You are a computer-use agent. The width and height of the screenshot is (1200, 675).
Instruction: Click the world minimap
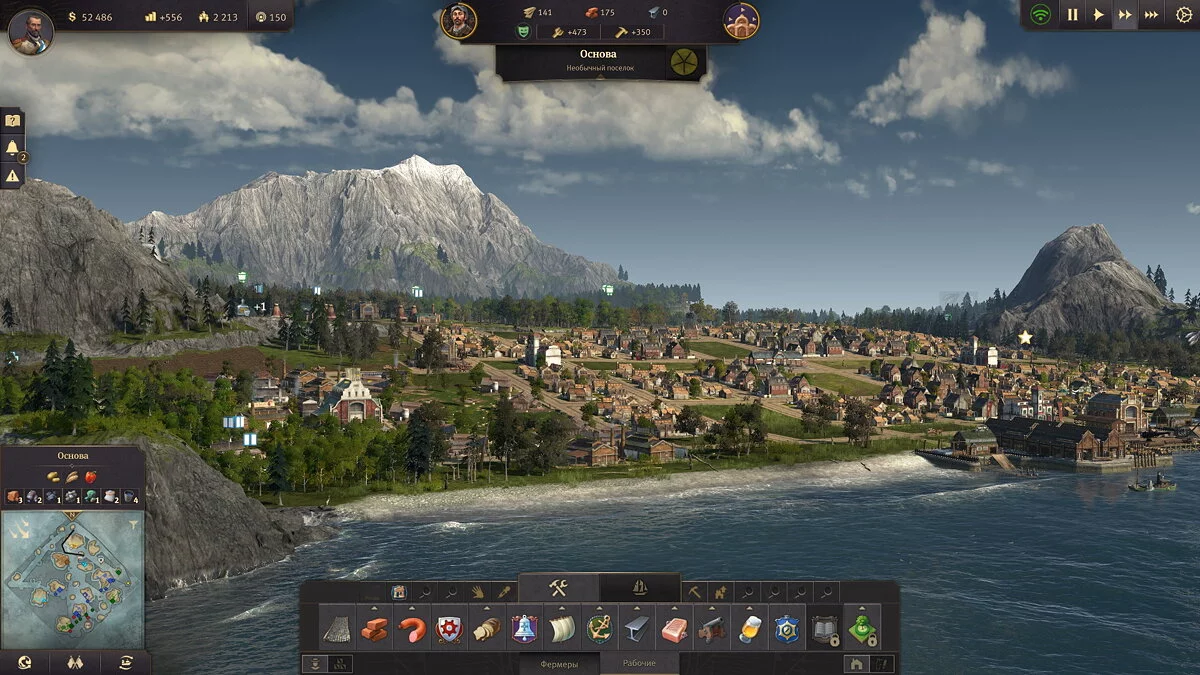tap(72, 578)
